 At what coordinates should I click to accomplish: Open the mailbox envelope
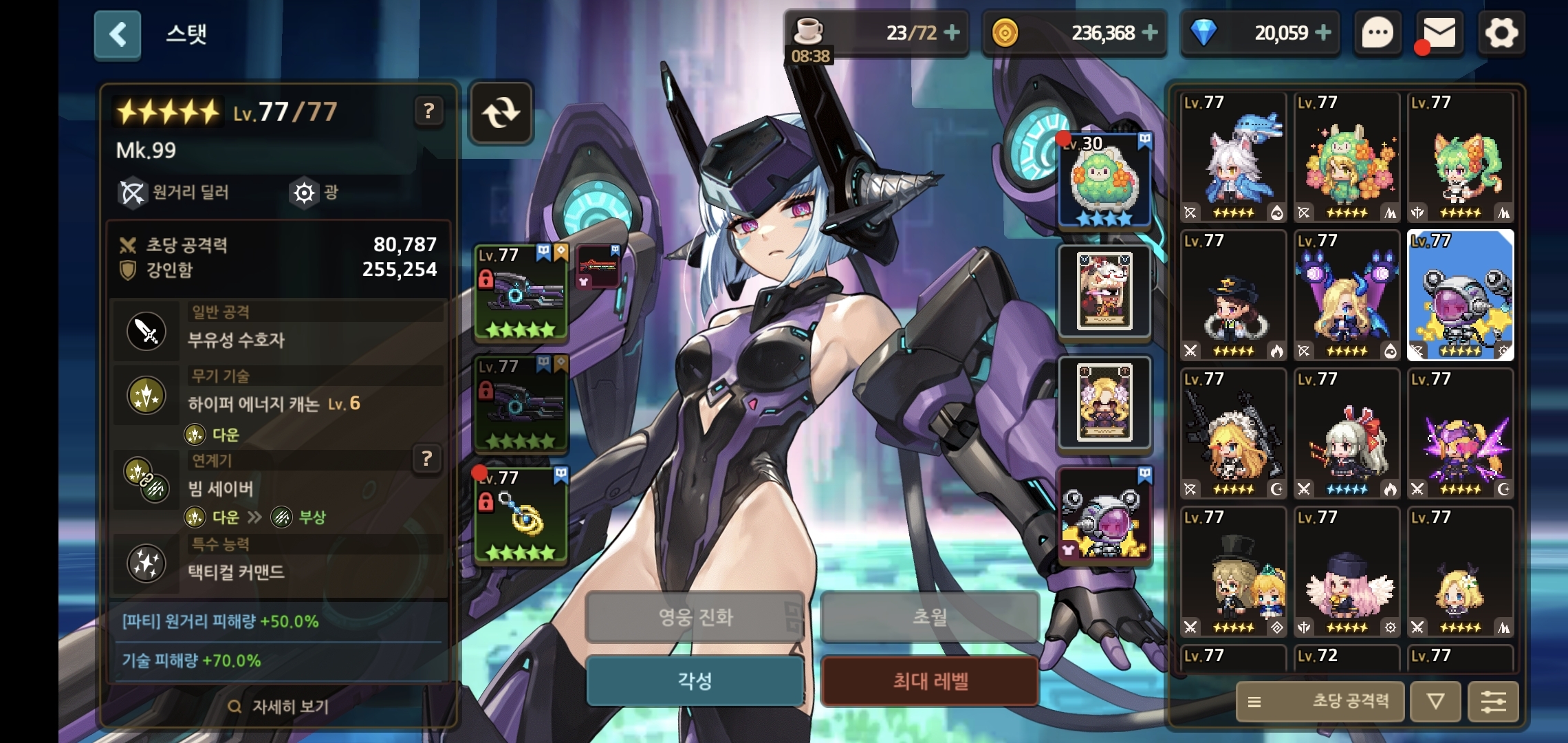point(1439,33)
